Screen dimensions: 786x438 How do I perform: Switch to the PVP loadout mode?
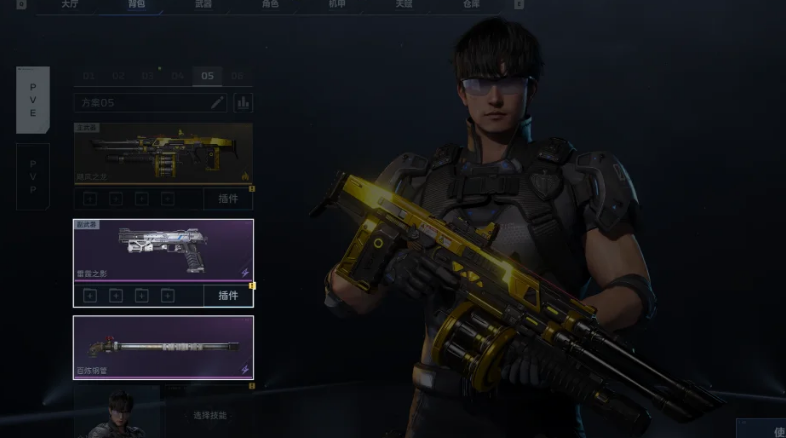click(x=32, y=176)
